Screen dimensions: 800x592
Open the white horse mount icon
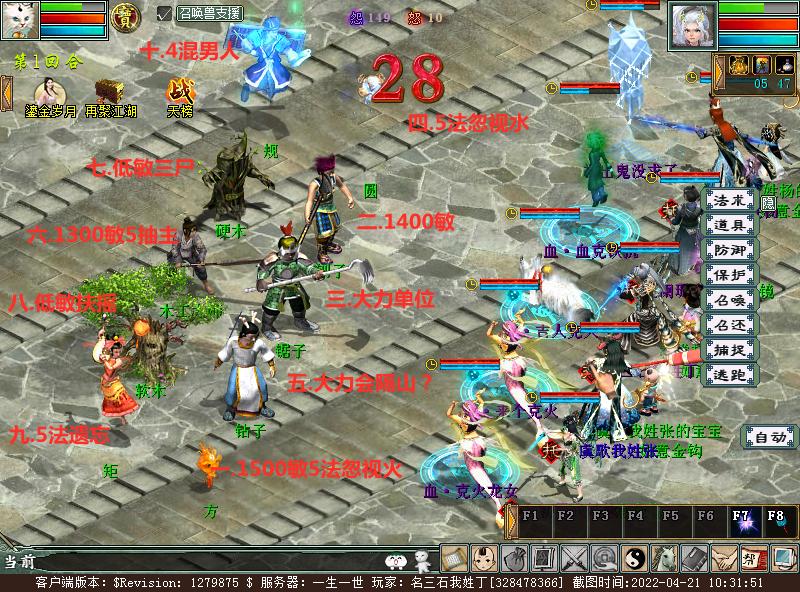pyautogui.click(x=665, y=558)
